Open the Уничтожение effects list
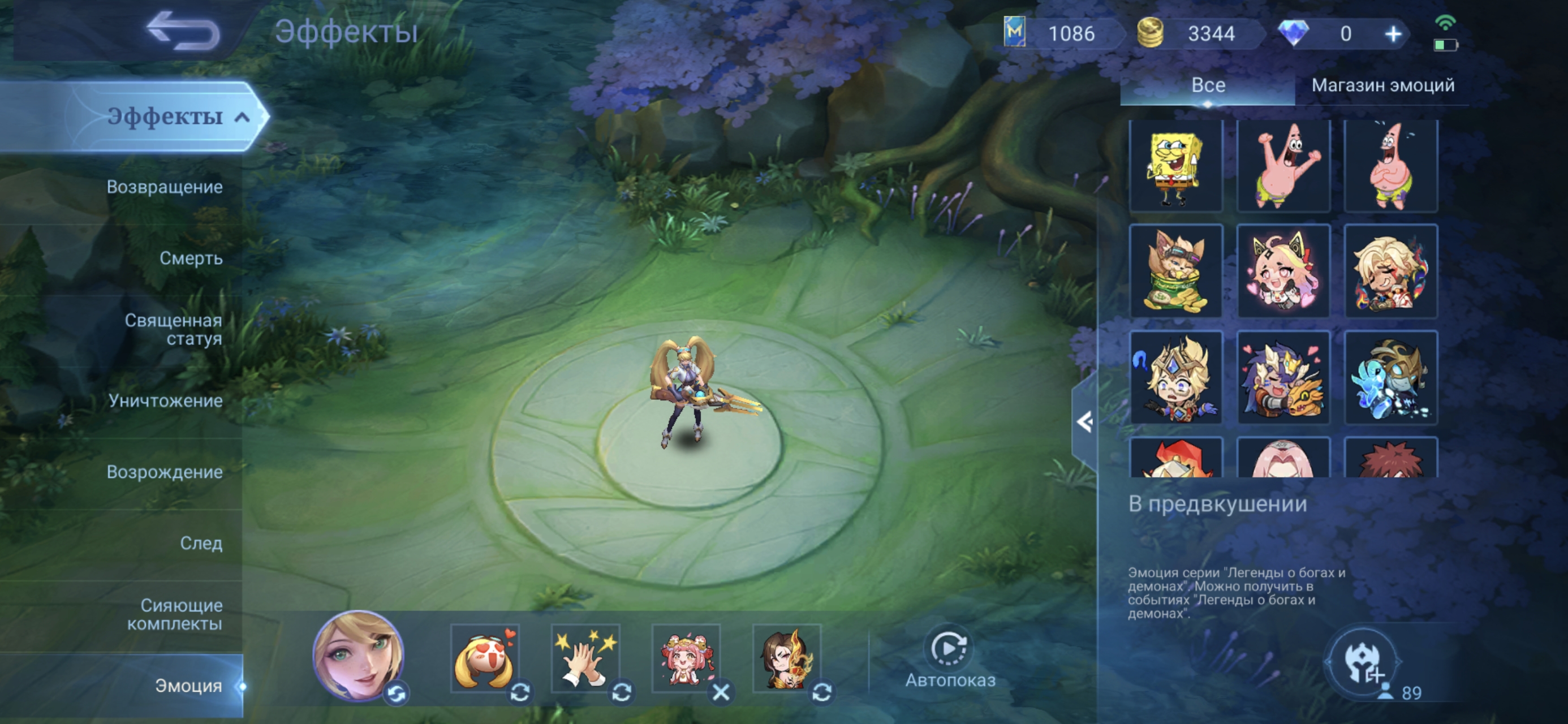 pos(166,400)
